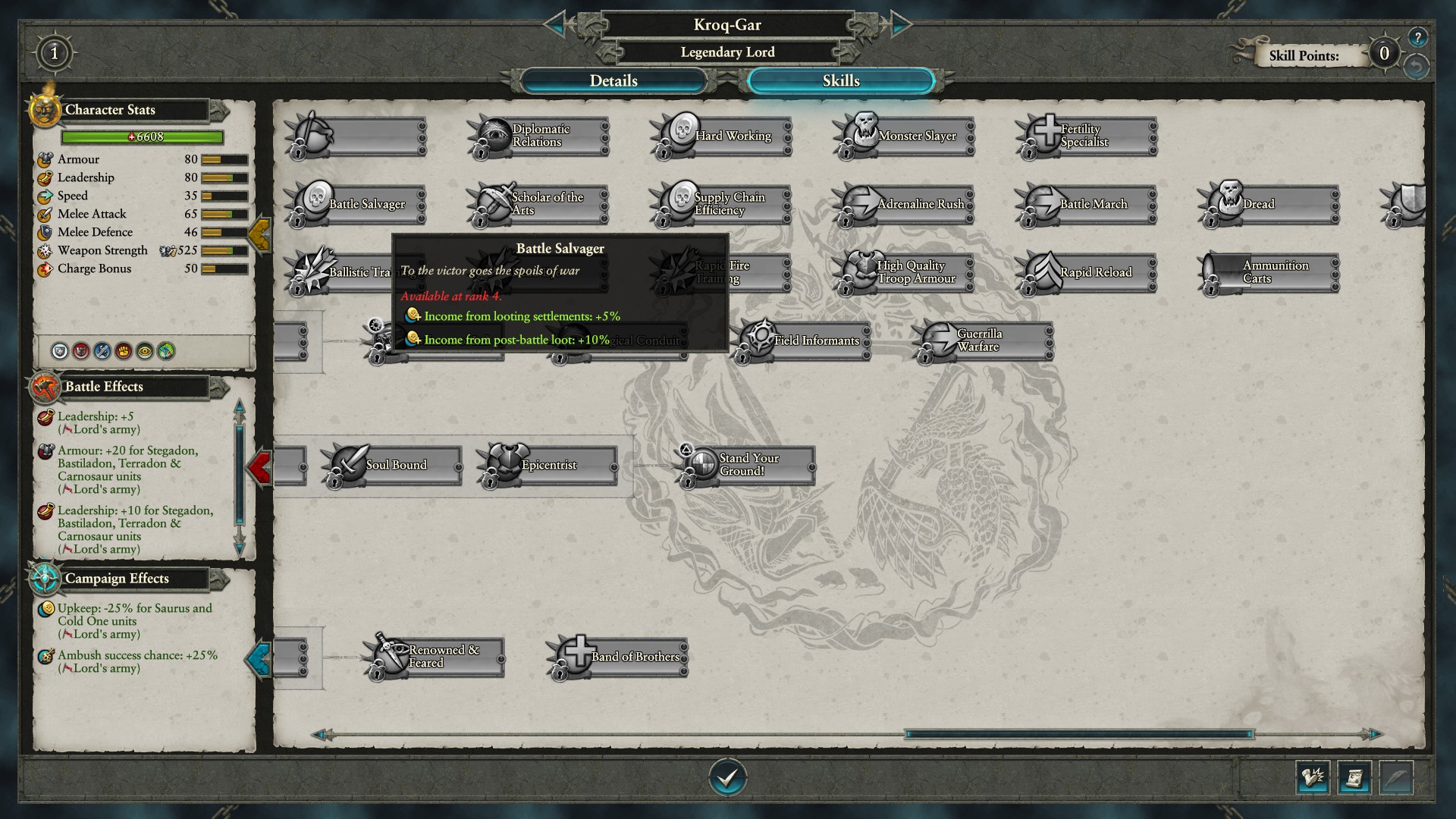Switch to the Details tab
The height and width of the screenshot is (819, 1456).
coord(613,81)
